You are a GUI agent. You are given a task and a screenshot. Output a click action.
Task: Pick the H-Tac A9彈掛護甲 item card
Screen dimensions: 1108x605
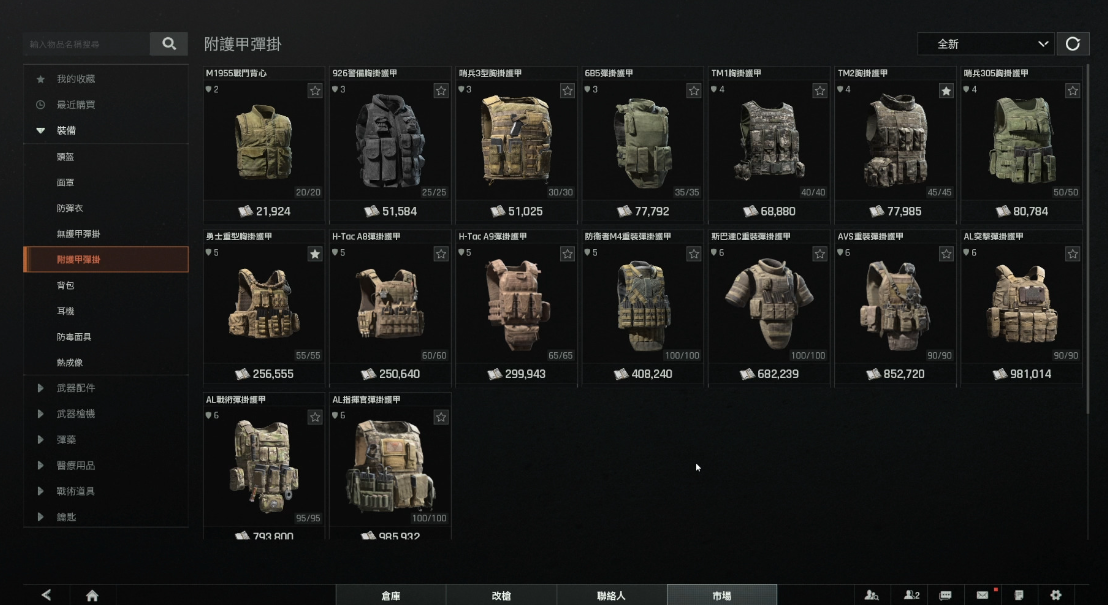[x=516, y=305]
